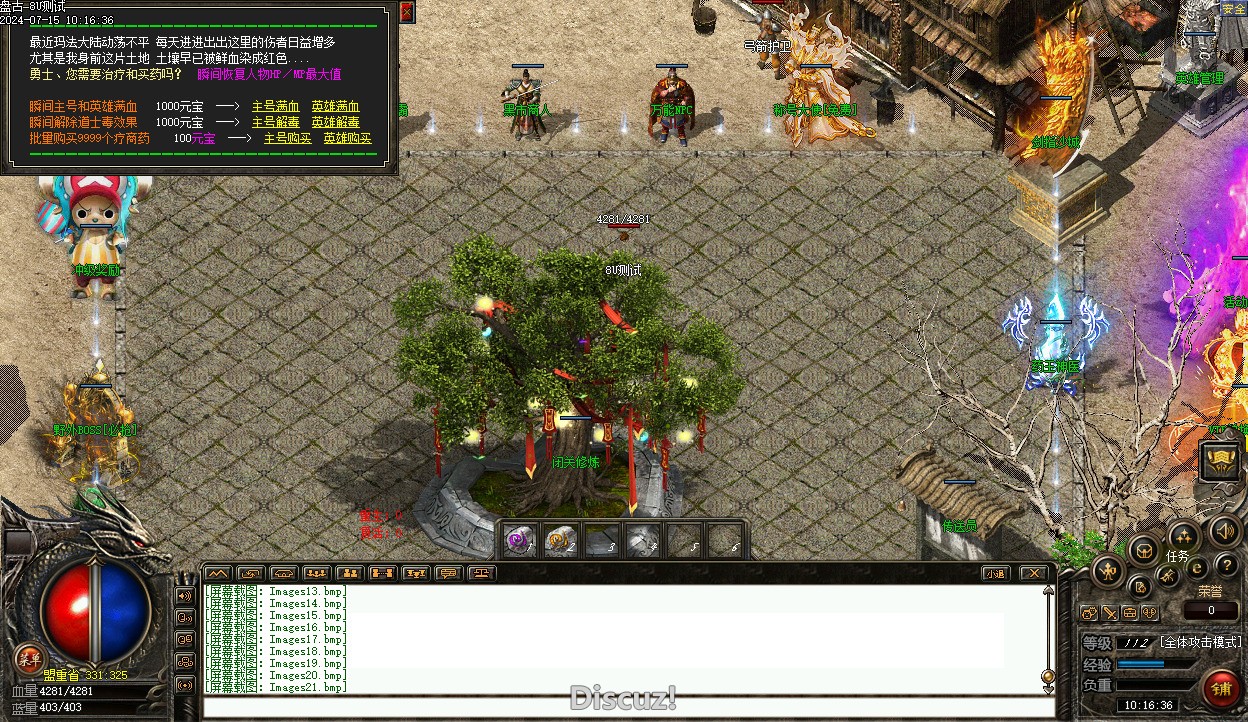The width and height of the screenshot is (1248, 722).
Task: Toggle sound with the speaker icon
Action: (1223, 531)
